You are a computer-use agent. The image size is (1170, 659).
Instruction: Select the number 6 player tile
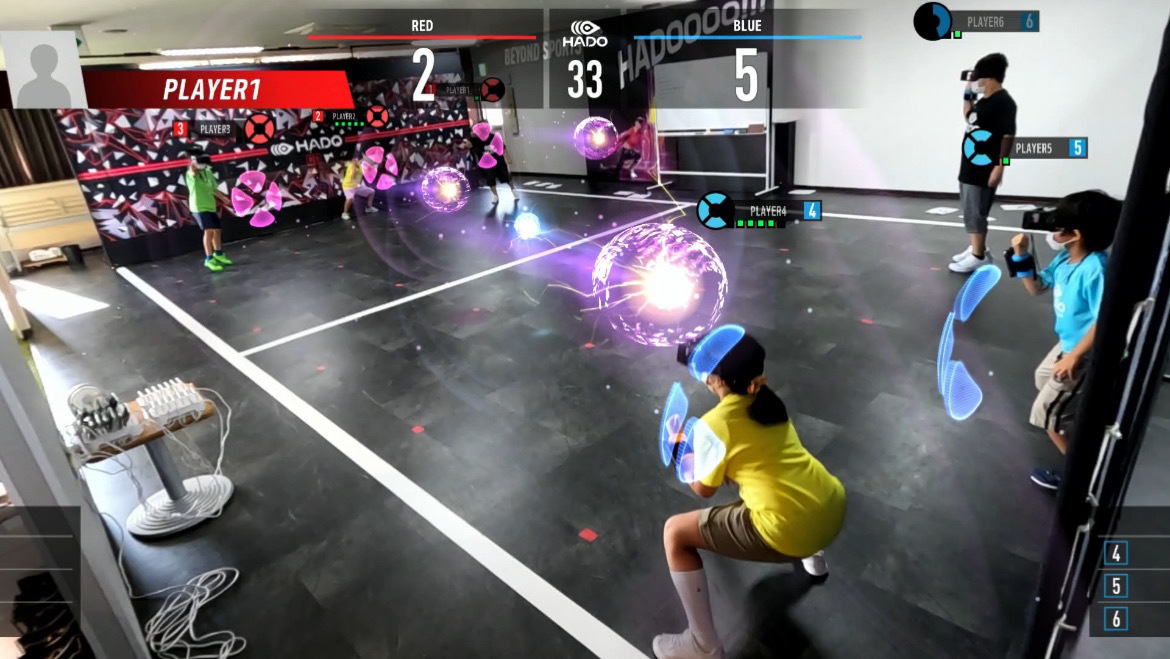(1116, 619)
